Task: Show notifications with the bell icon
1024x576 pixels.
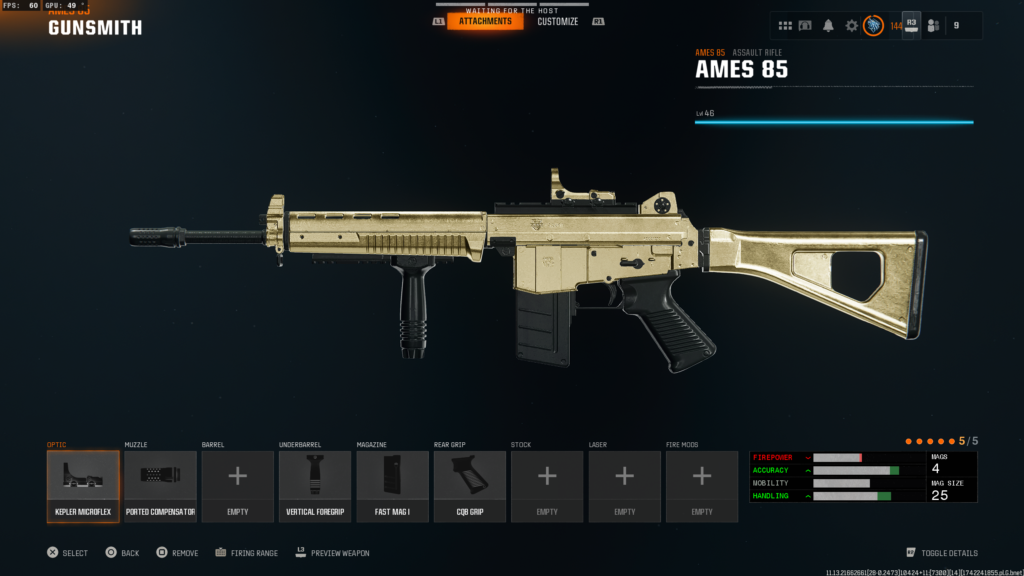Action: click(828, 26)
